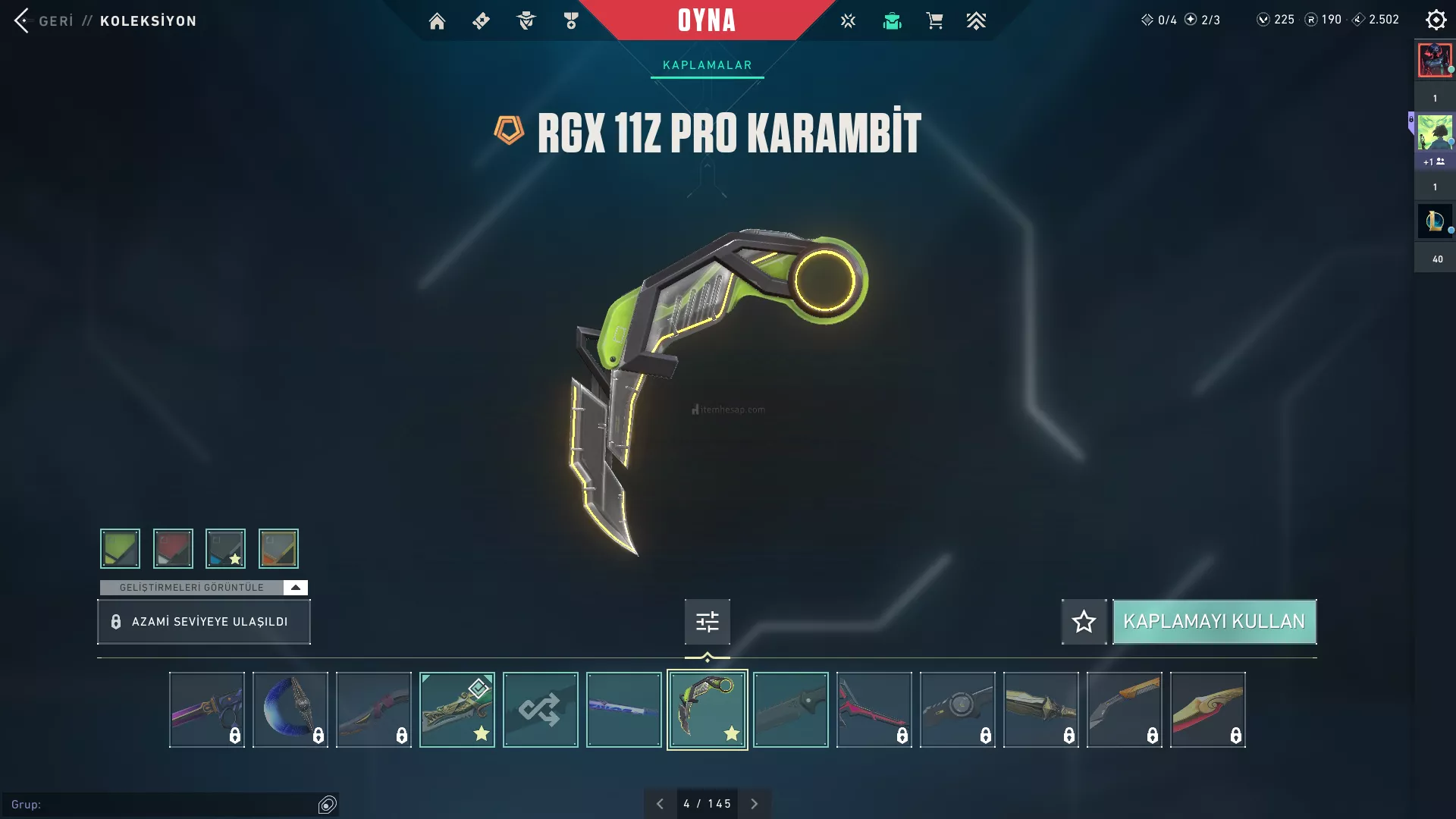Open the filter sliders button
1456x819 pixels.
tap(707, 622)
